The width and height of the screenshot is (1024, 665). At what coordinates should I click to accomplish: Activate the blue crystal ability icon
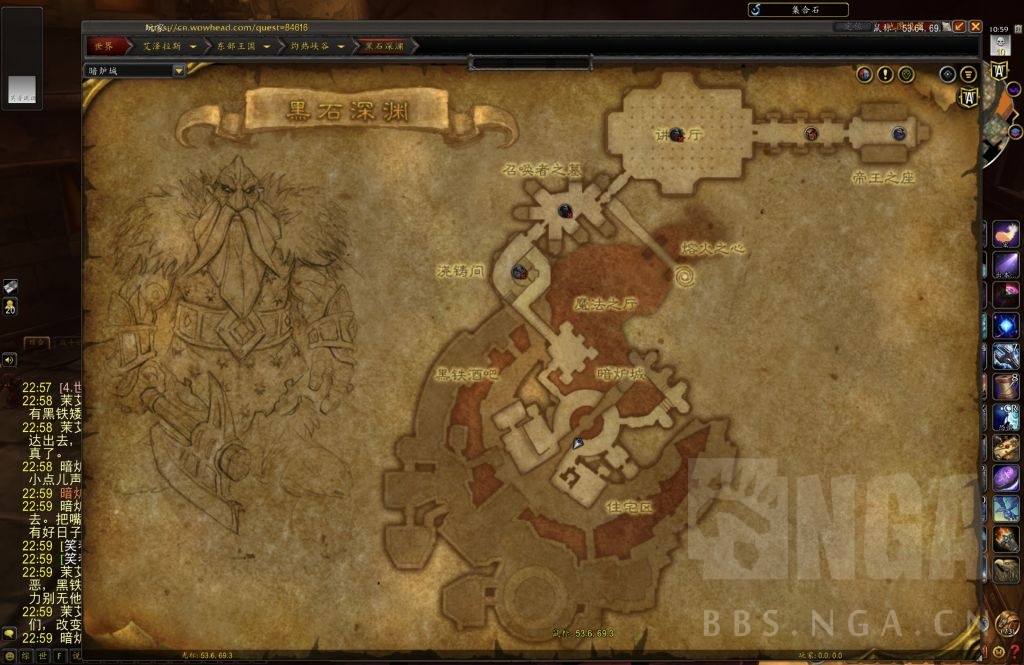1005,325
